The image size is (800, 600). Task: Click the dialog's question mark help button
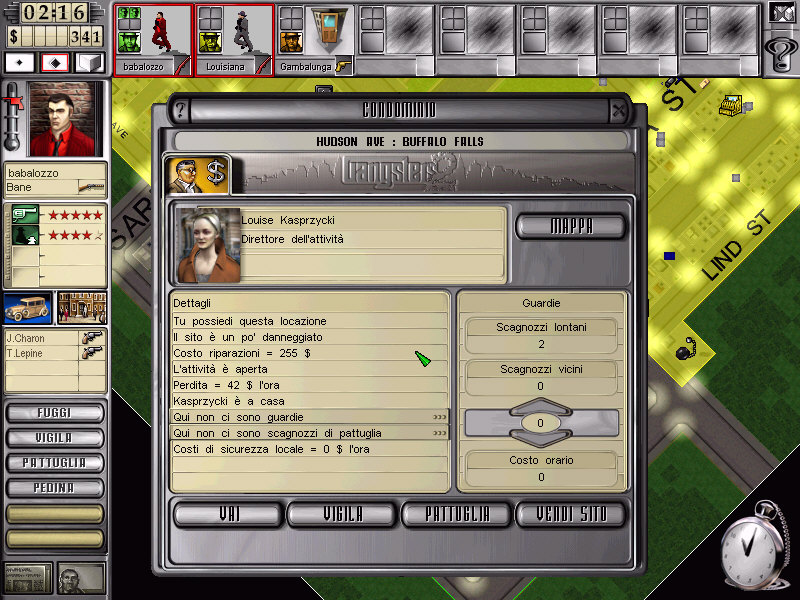click(x=181, y=109)
